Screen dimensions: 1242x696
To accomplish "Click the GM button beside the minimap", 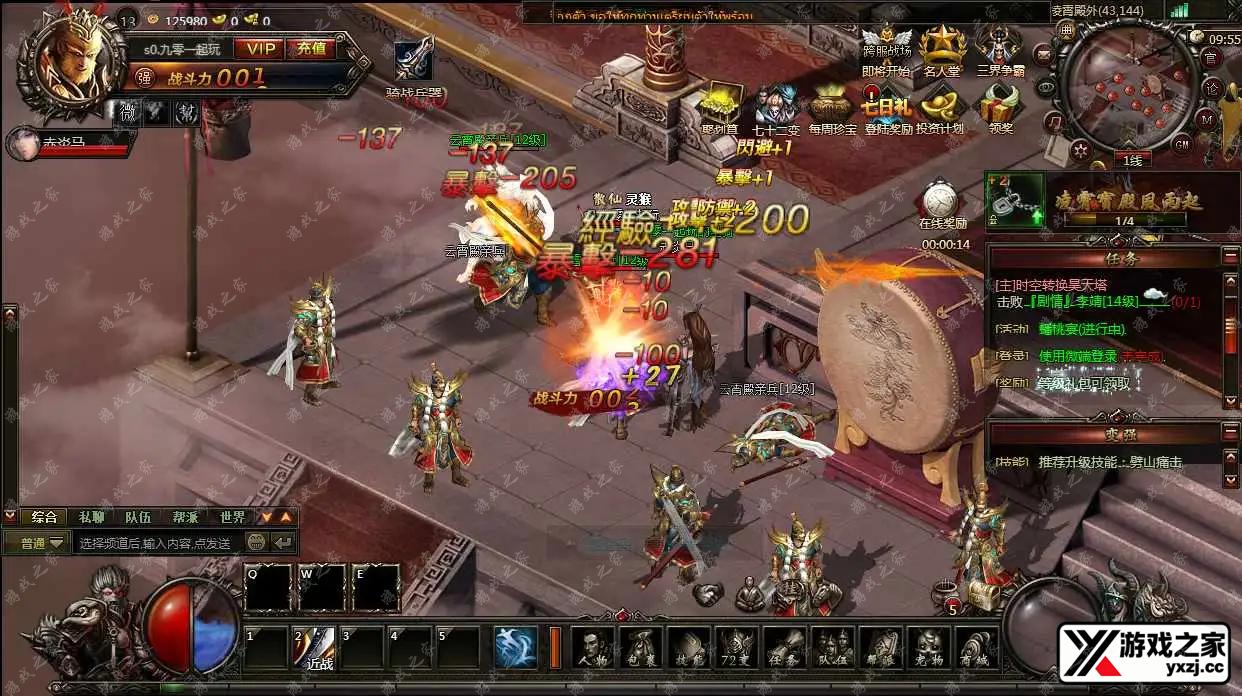I will click(1181, 144).
